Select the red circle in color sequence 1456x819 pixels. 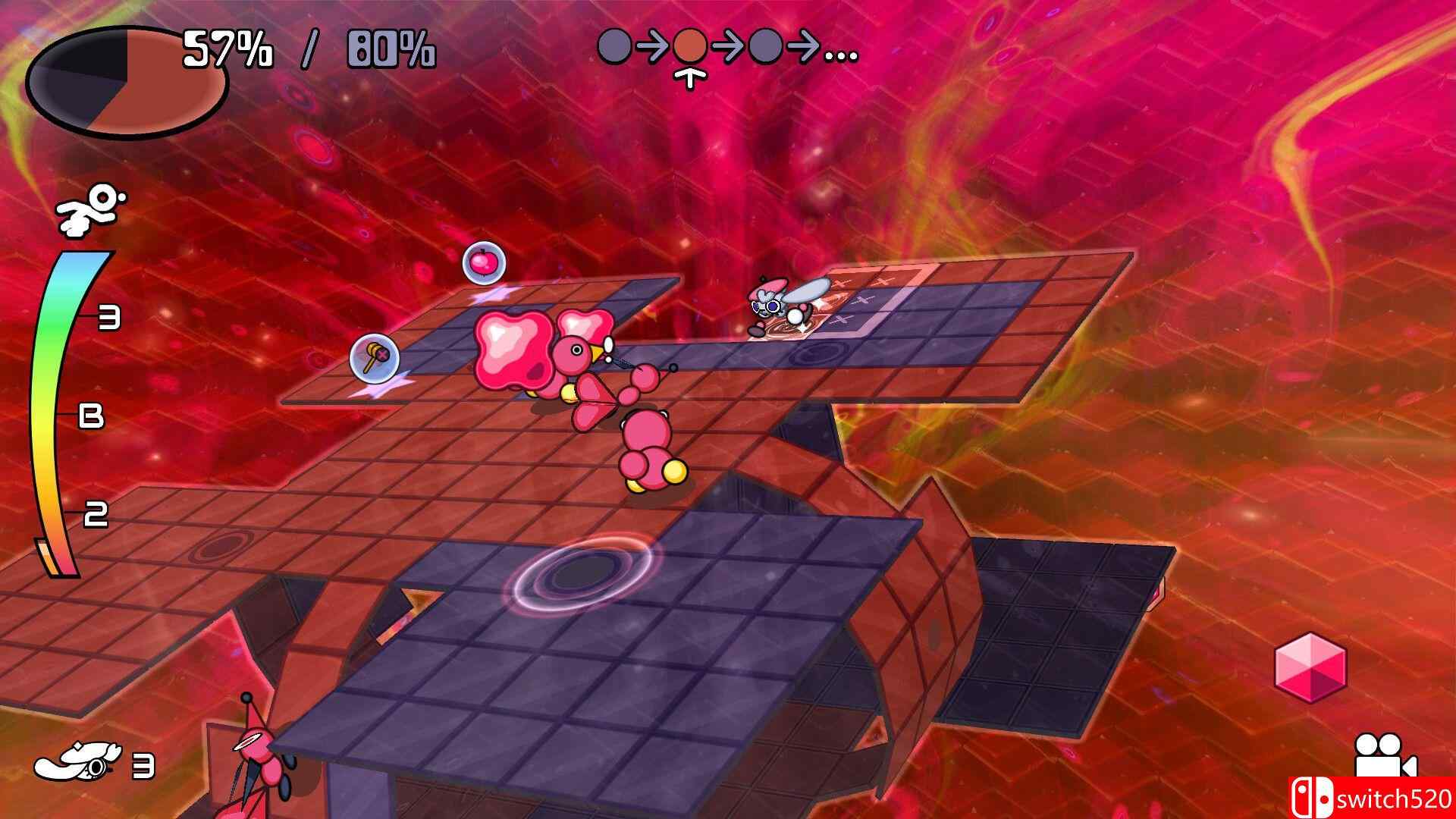[x=690, y=47]
